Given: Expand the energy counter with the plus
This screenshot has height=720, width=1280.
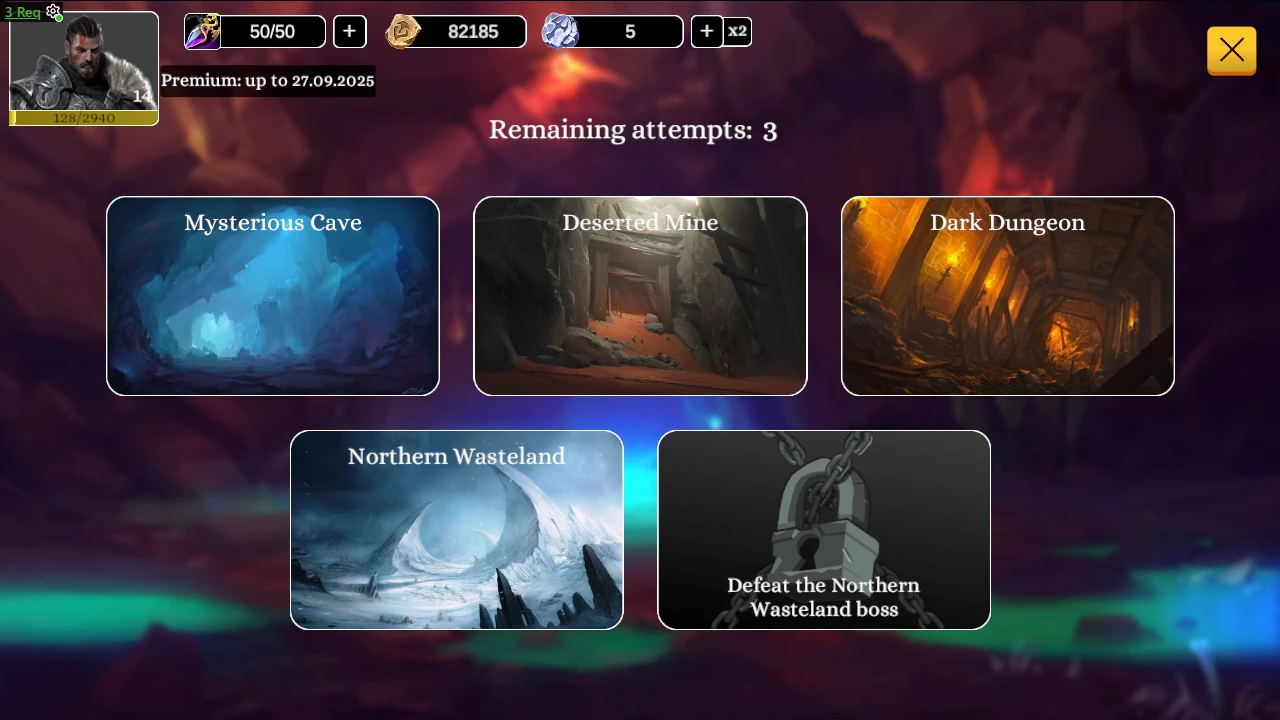Looking at the screenshot, I should coord(349,31).
